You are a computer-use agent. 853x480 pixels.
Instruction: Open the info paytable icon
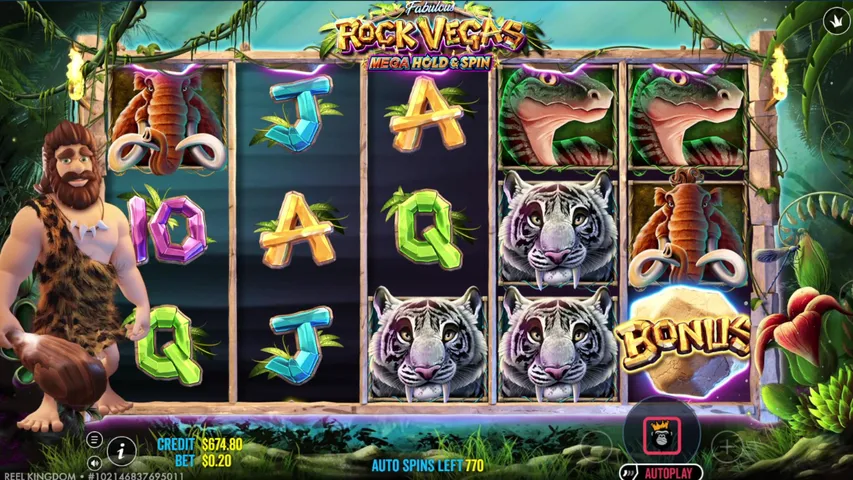[x=121, y=451]
